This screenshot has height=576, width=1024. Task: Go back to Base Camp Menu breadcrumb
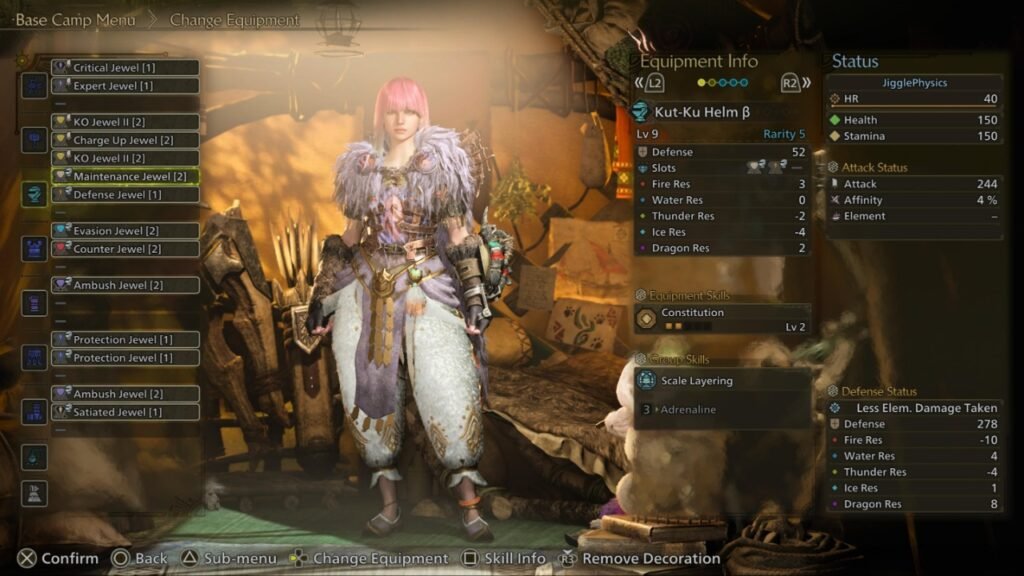[75, 20]
